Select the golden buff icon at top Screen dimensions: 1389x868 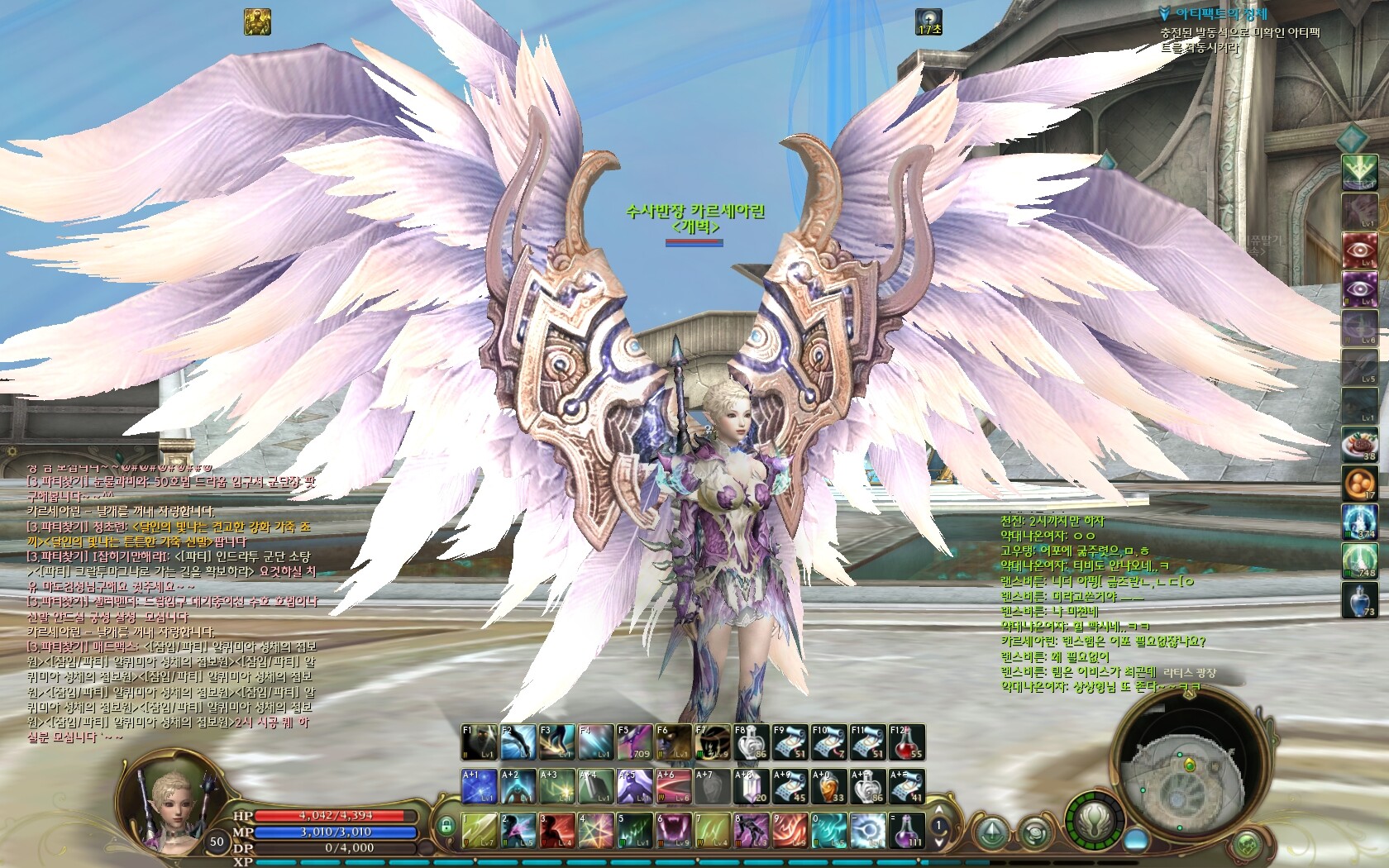[x=257, y=21]
